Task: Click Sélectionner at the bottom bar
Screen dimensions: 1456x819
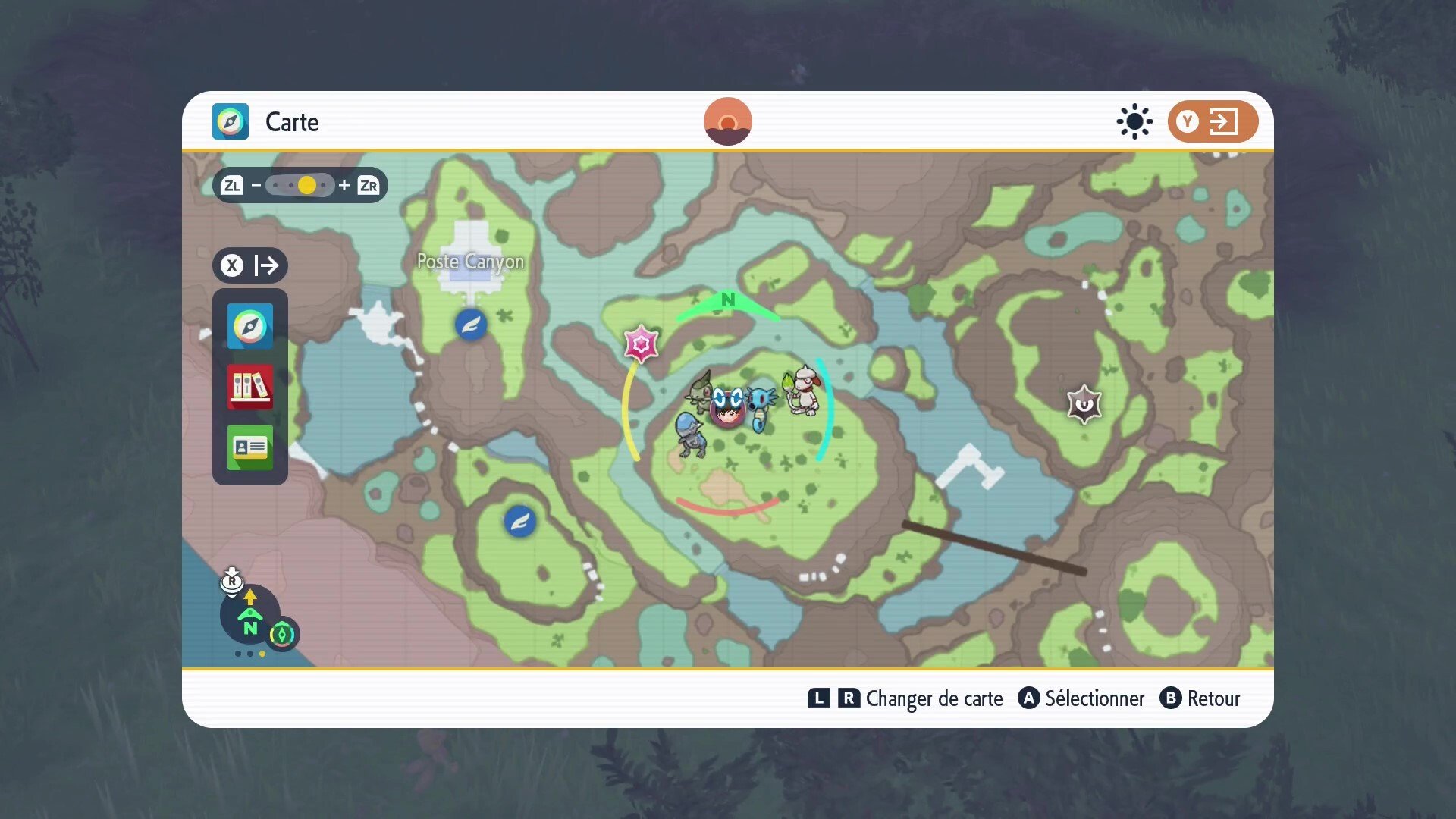Action: tap(1081, 698)
